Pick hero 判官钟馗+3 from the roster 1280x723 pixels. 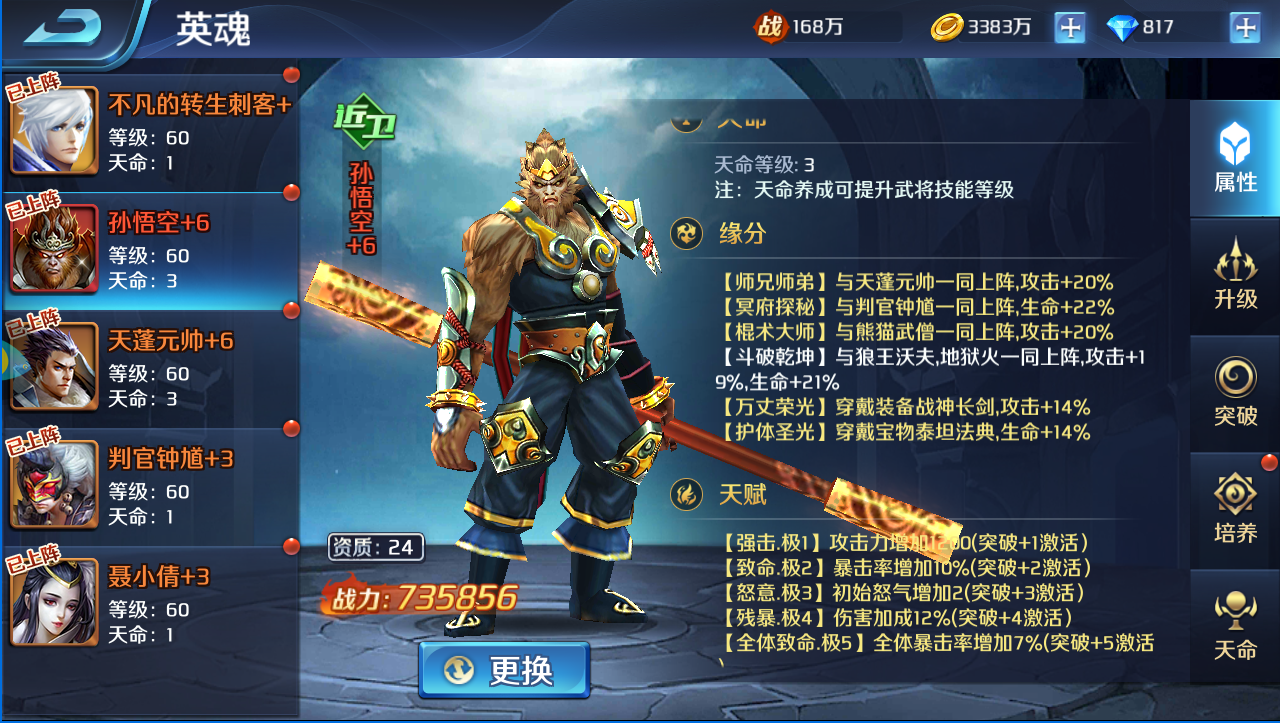[x=150, y=486]
